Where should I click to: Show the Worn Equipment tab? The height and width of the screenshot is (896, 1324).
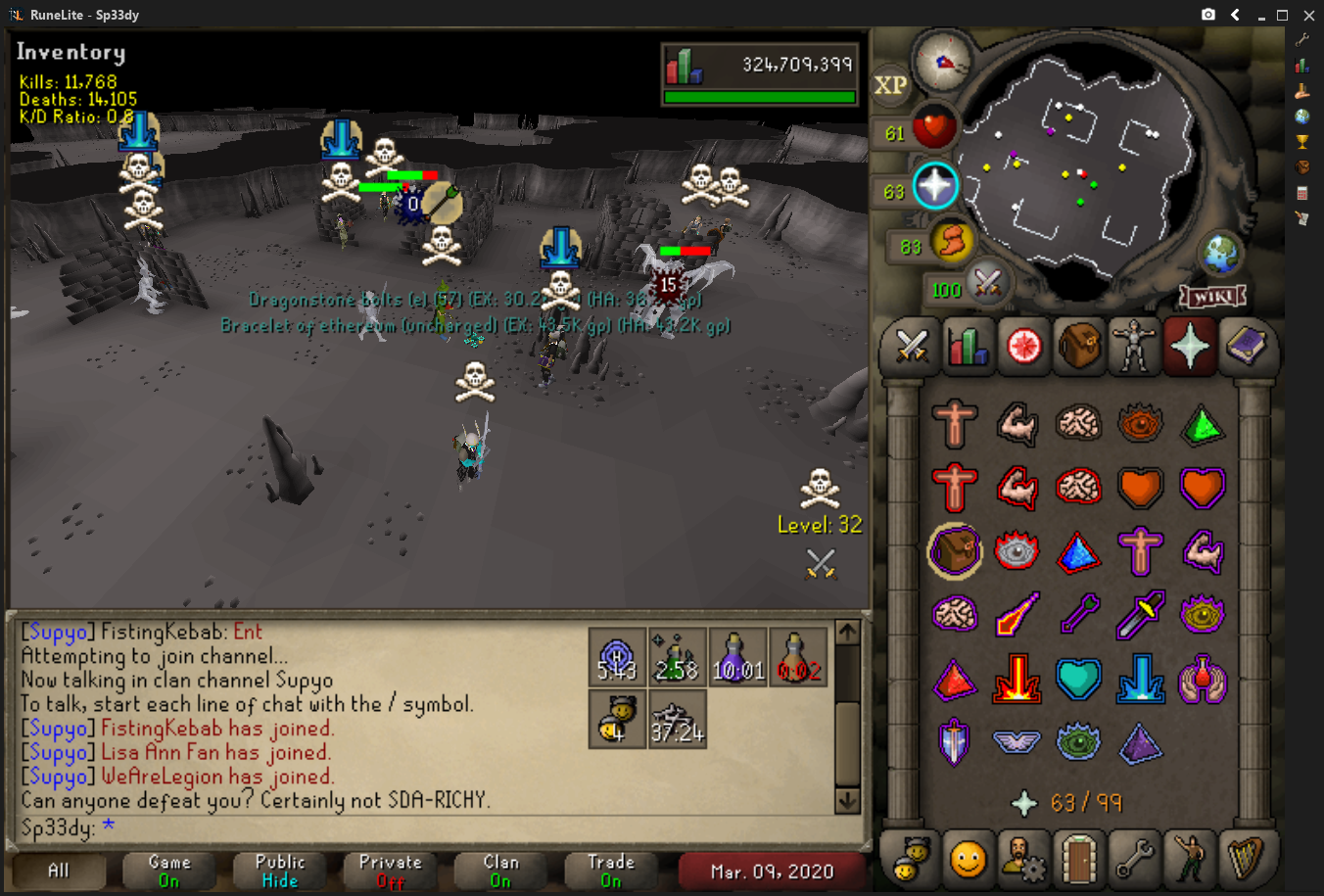[x=1134, y=347]
